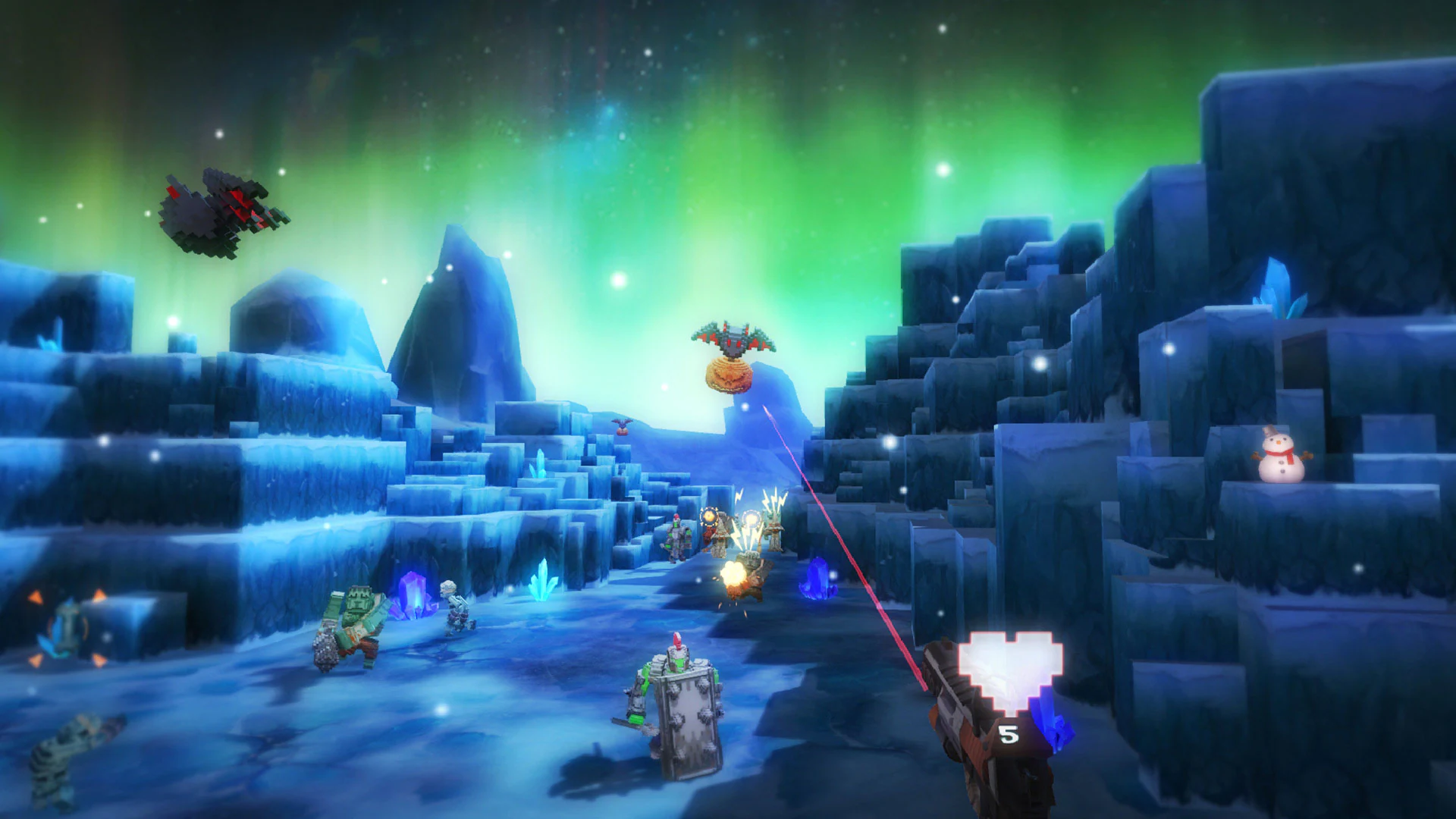Select the circled enemy targeting reticle
Screen dimensions: 1456x819
(708, 516)
